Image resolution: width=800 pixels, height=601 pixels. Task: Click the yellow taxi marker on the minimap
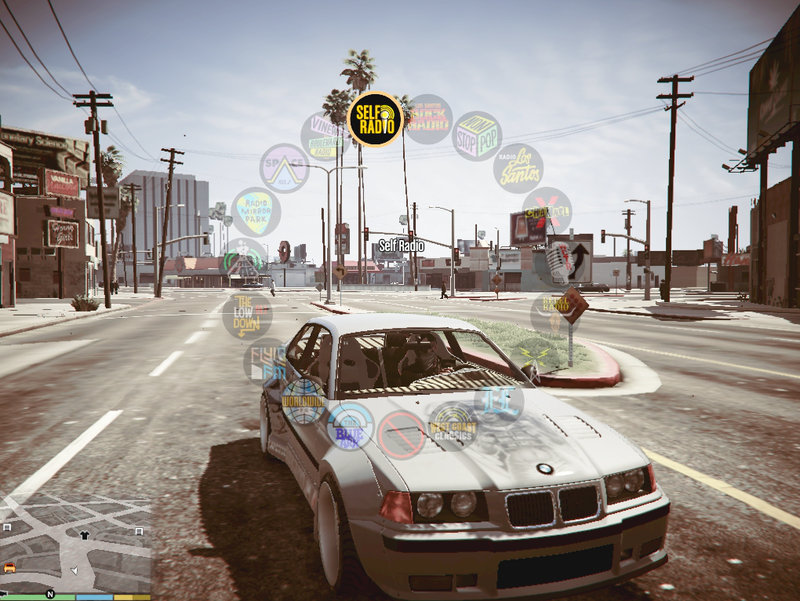click(10, 567)
